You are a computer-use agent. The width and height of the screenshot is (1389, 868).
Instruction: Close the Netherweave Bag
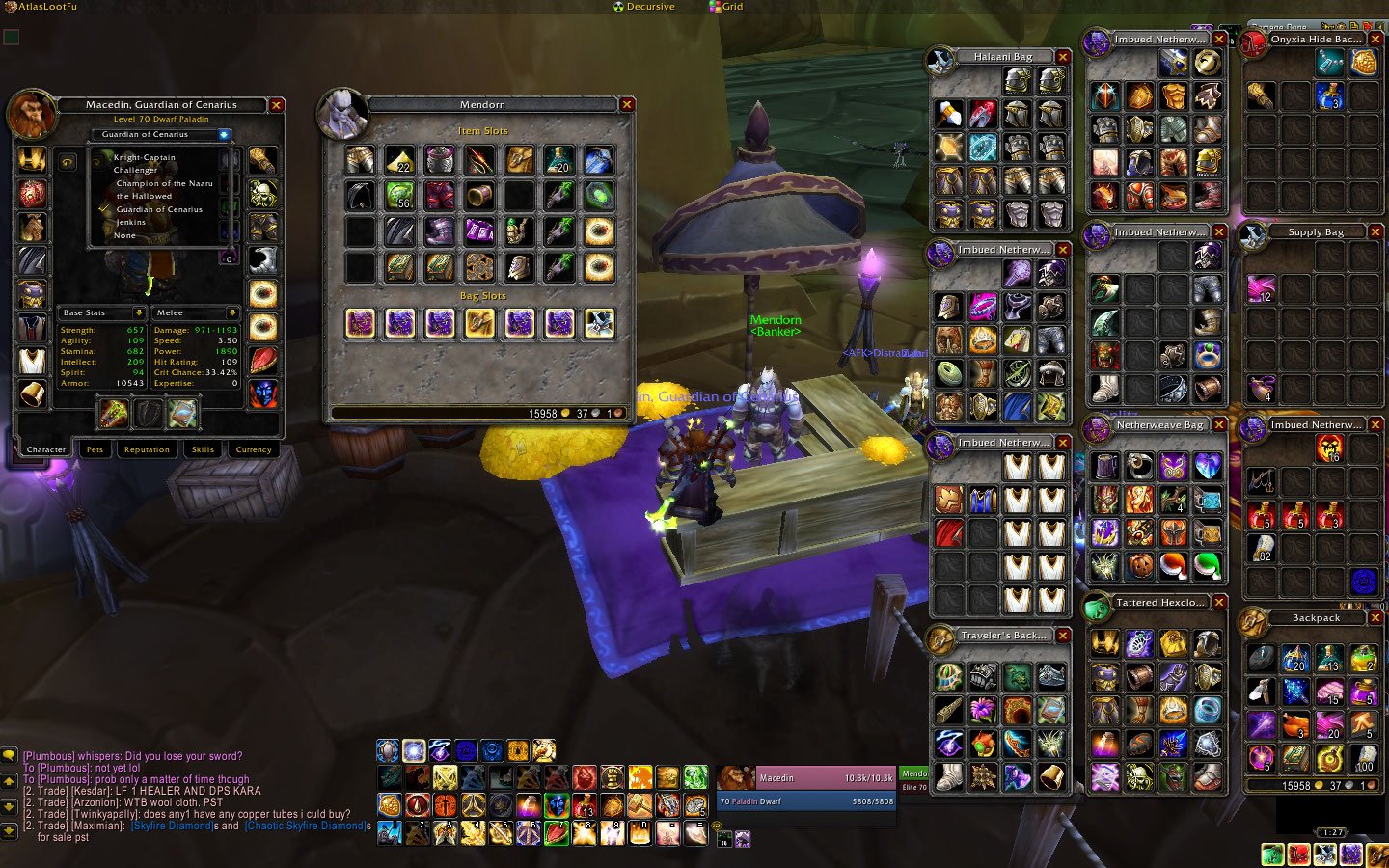click(x=1219, y=425)
